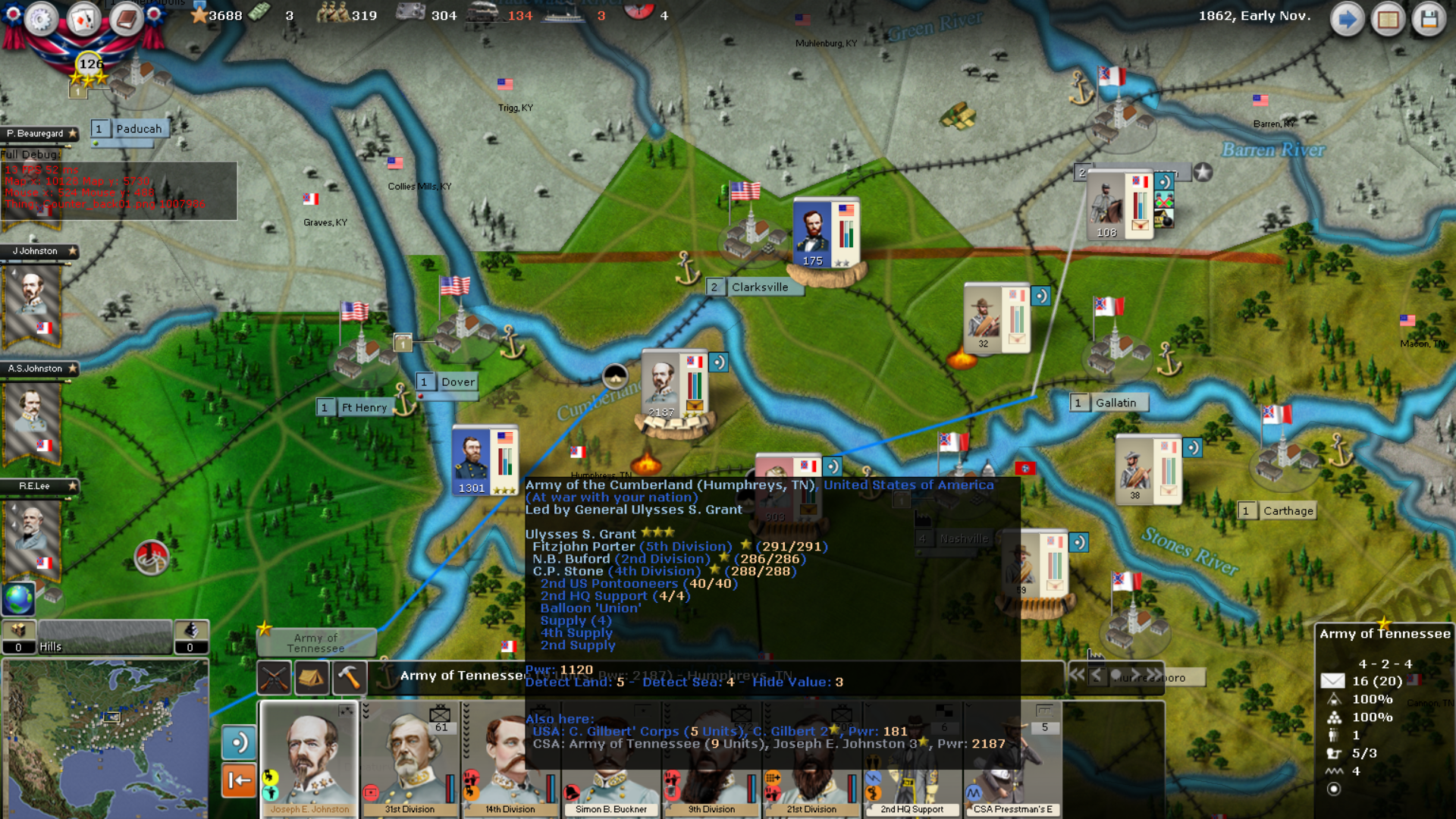
Task: Open the game settings gear icon
Action: pyautogui.click(x=42, y=20)
